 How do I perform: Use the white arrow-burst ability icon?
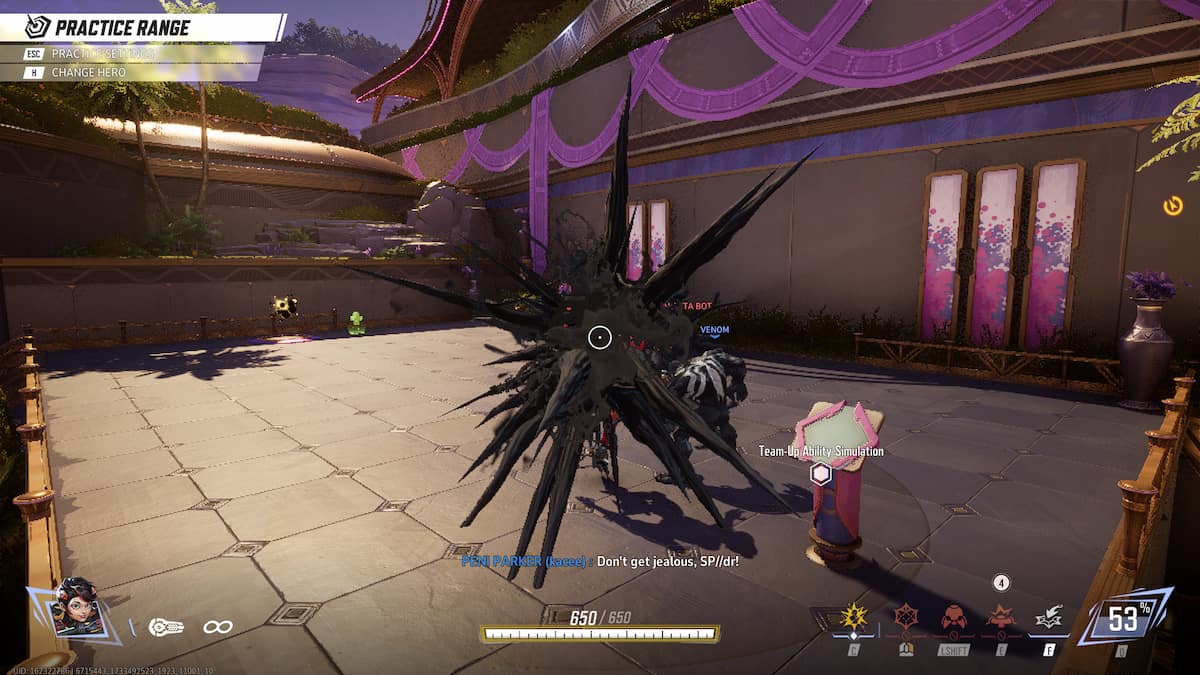pyautogui.click(x=1049, y=619)
